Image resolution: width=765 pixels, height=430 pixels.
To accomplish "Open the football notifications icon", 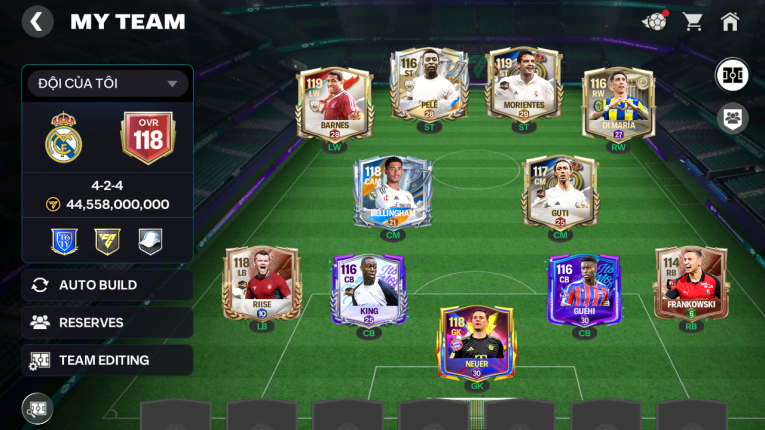I will (x=654, y=21).
